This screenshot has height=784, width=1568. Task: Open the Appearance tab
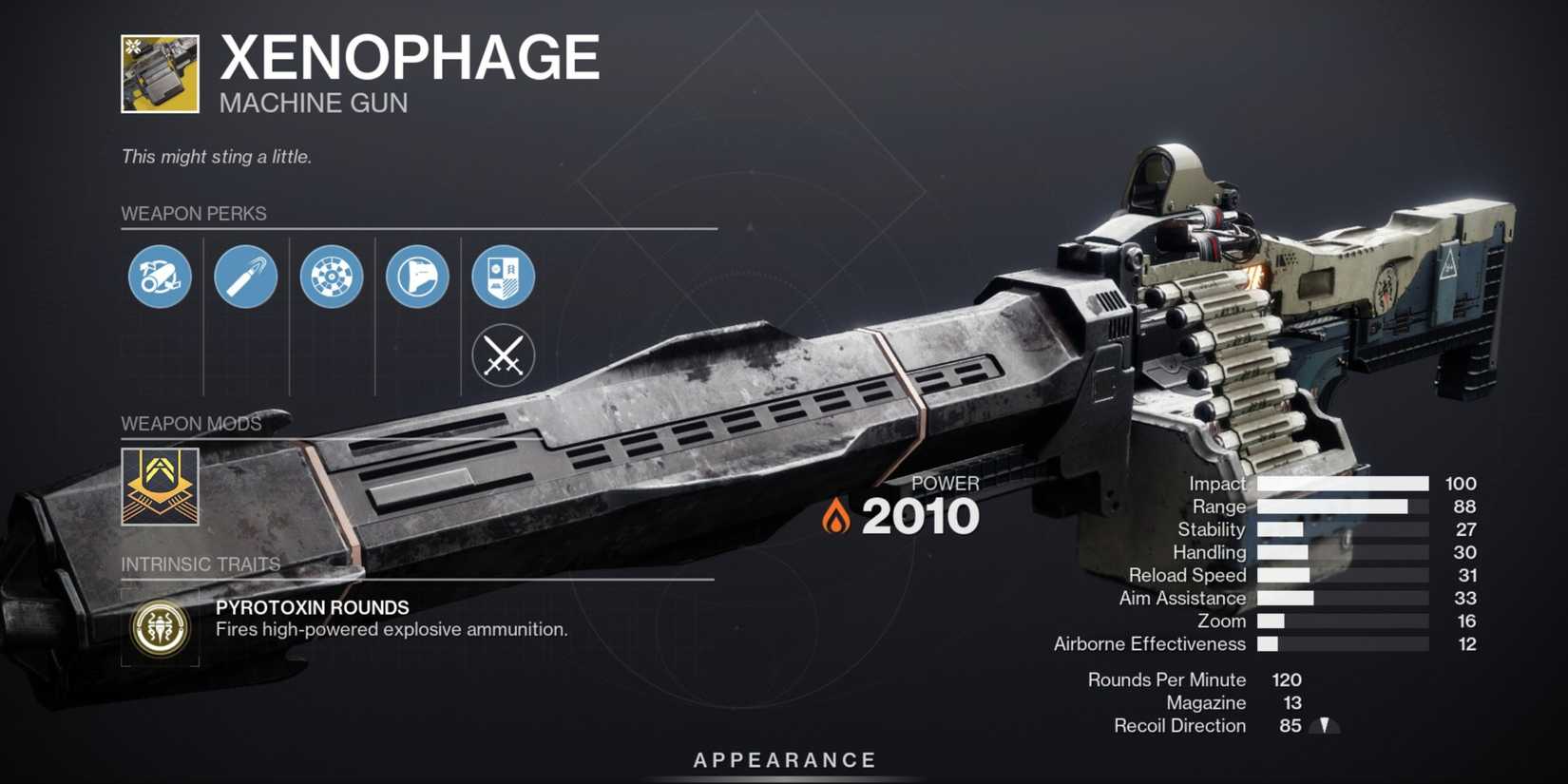click(x=783, y=759)
